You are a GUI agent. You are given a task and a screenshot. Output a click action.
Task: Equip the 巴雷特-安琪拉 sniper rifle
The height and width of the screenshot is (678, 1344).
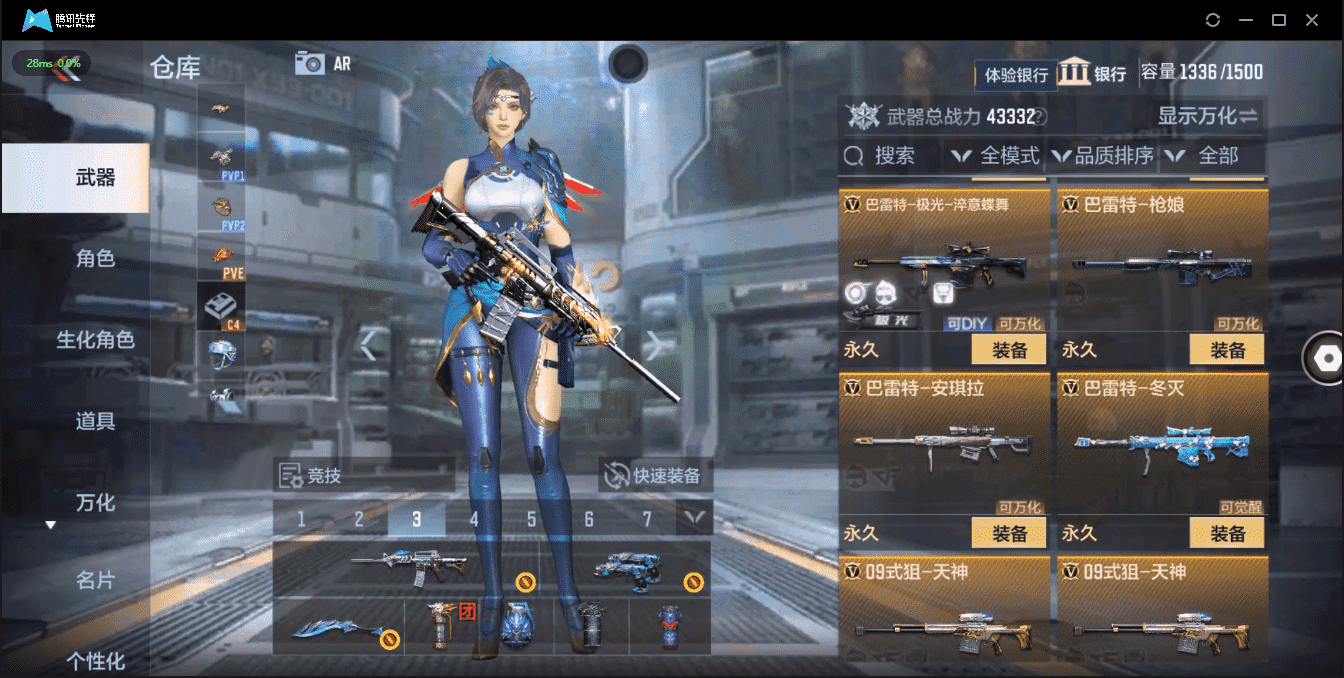[1008, 533]
